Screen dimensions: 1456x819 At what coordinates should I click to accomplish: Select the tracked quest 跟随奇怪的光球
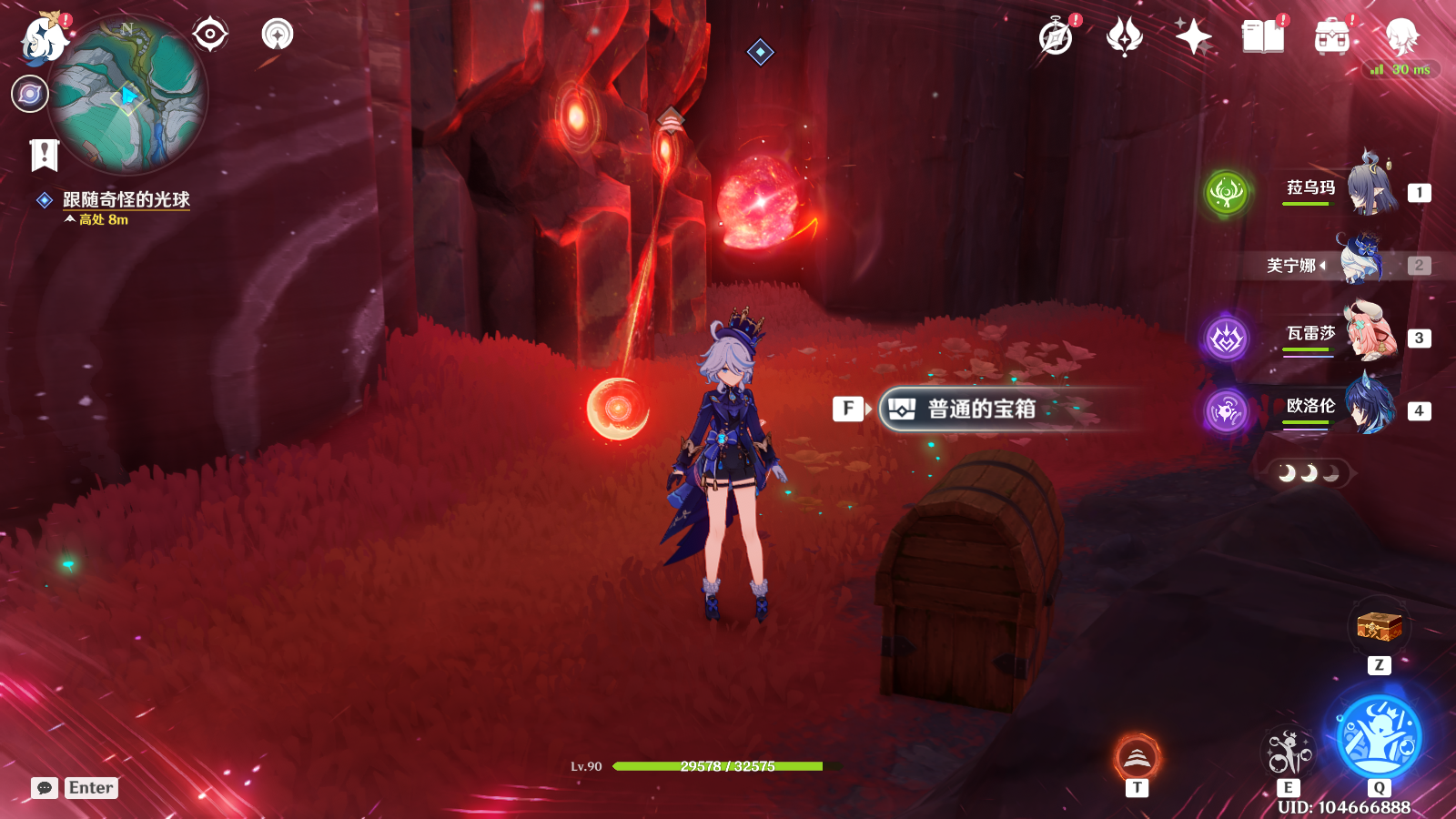(126, 199)
